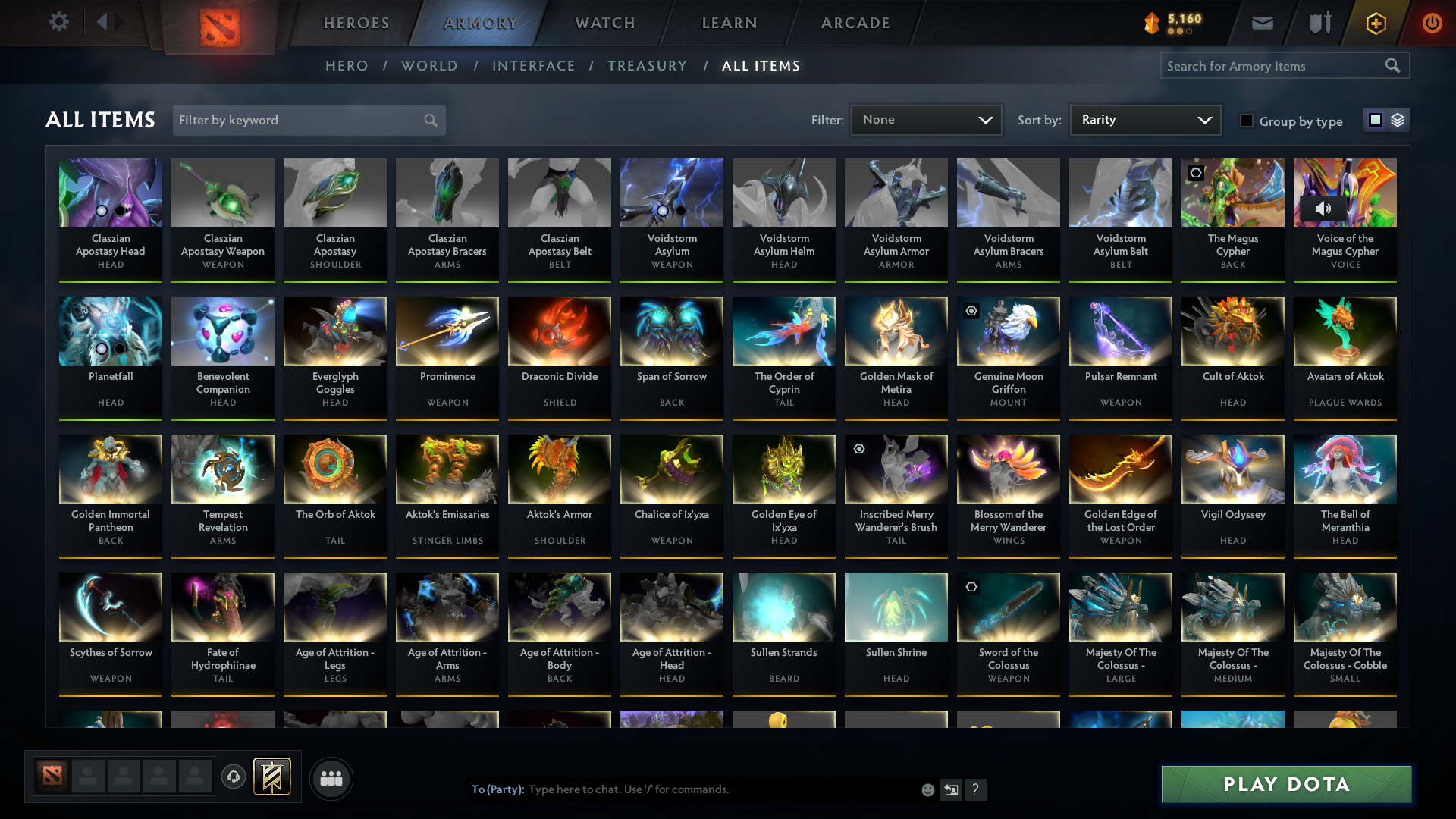Click the armory search magnifier icon
Screen dimensions: 1456x819
[x=1393, y=66]
